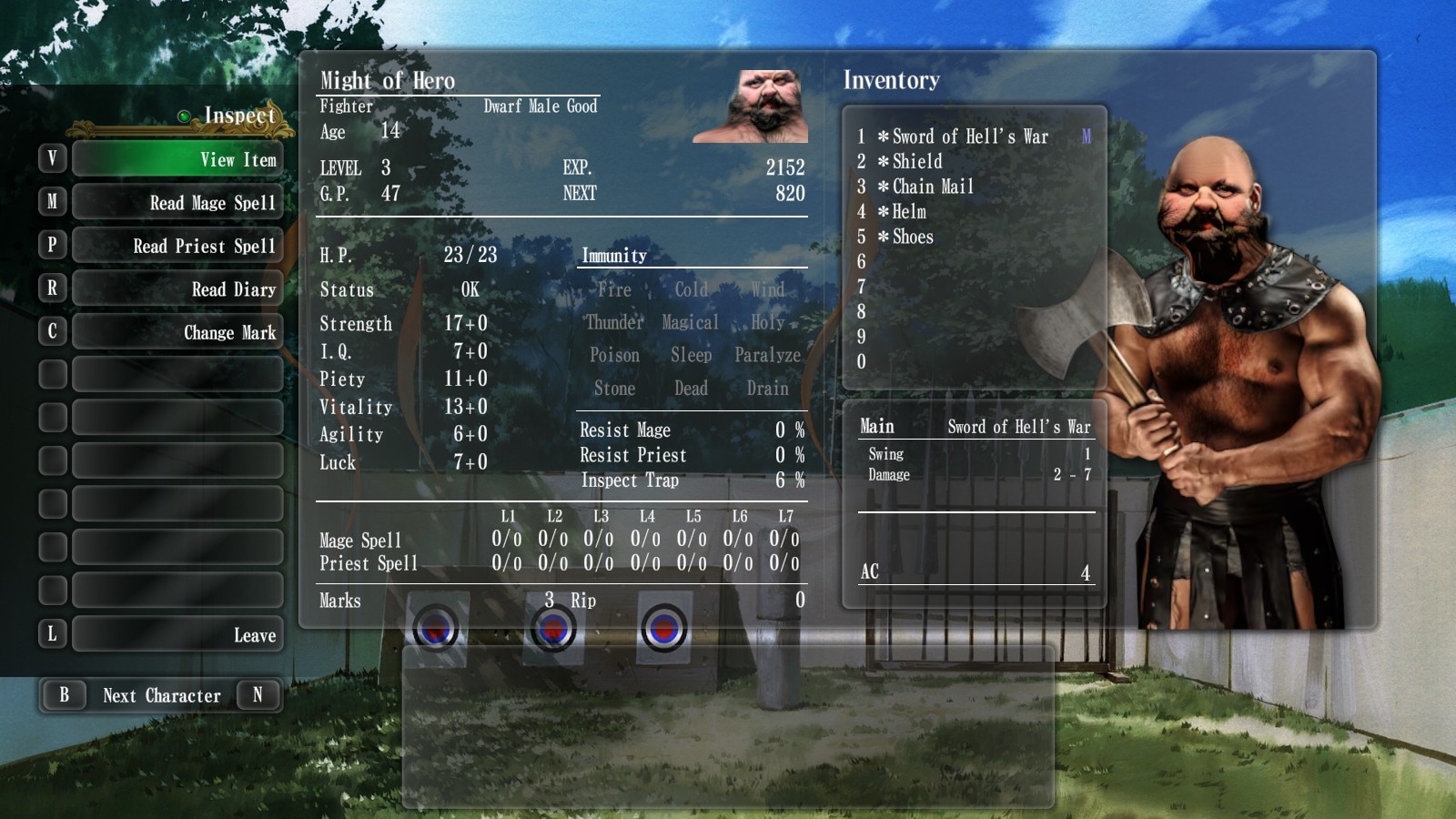
Task: Open the Read Diary option
Action: 177,288
